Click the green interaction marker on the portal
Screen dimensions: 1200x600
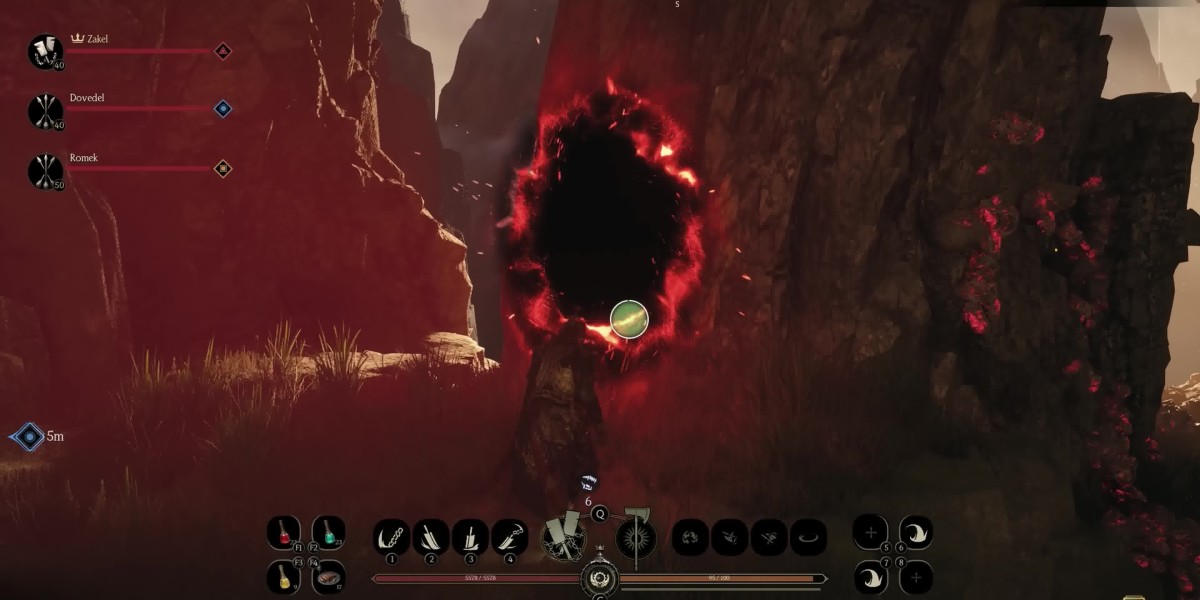(629, 319)
